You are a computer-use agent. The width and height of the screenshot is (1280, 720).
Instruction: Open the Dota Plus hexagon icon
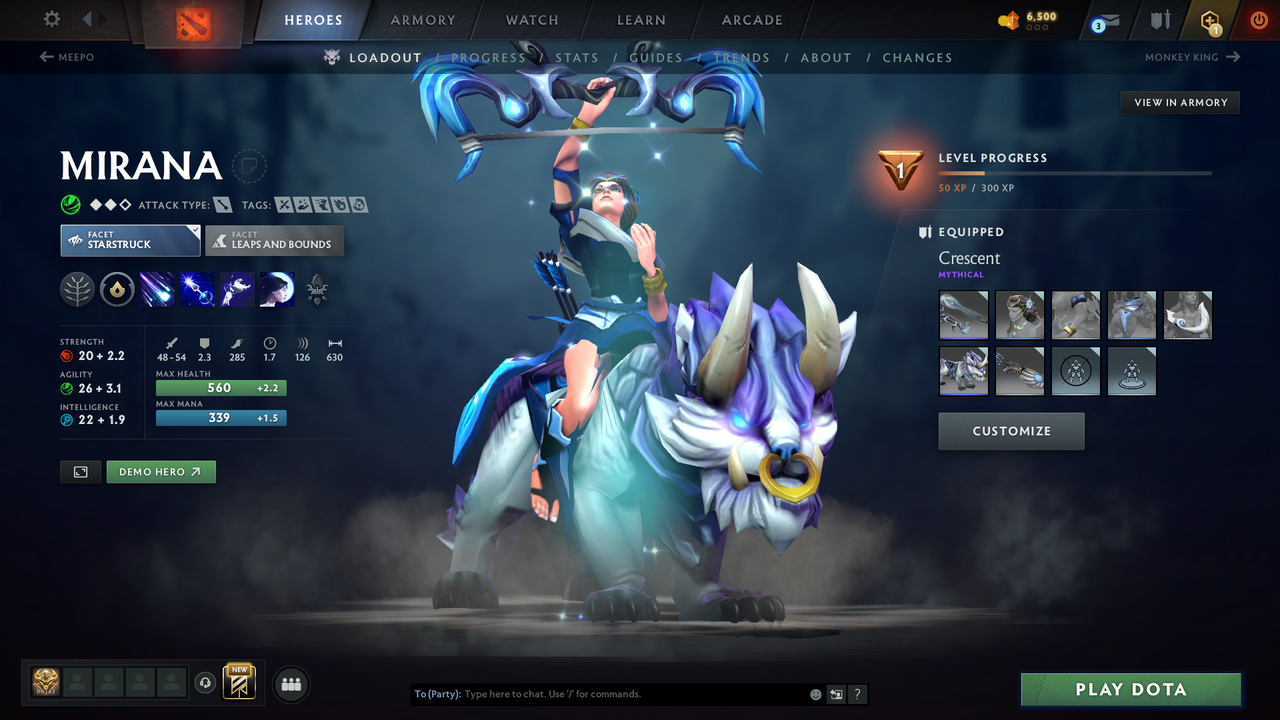[x=1209, y=19]
